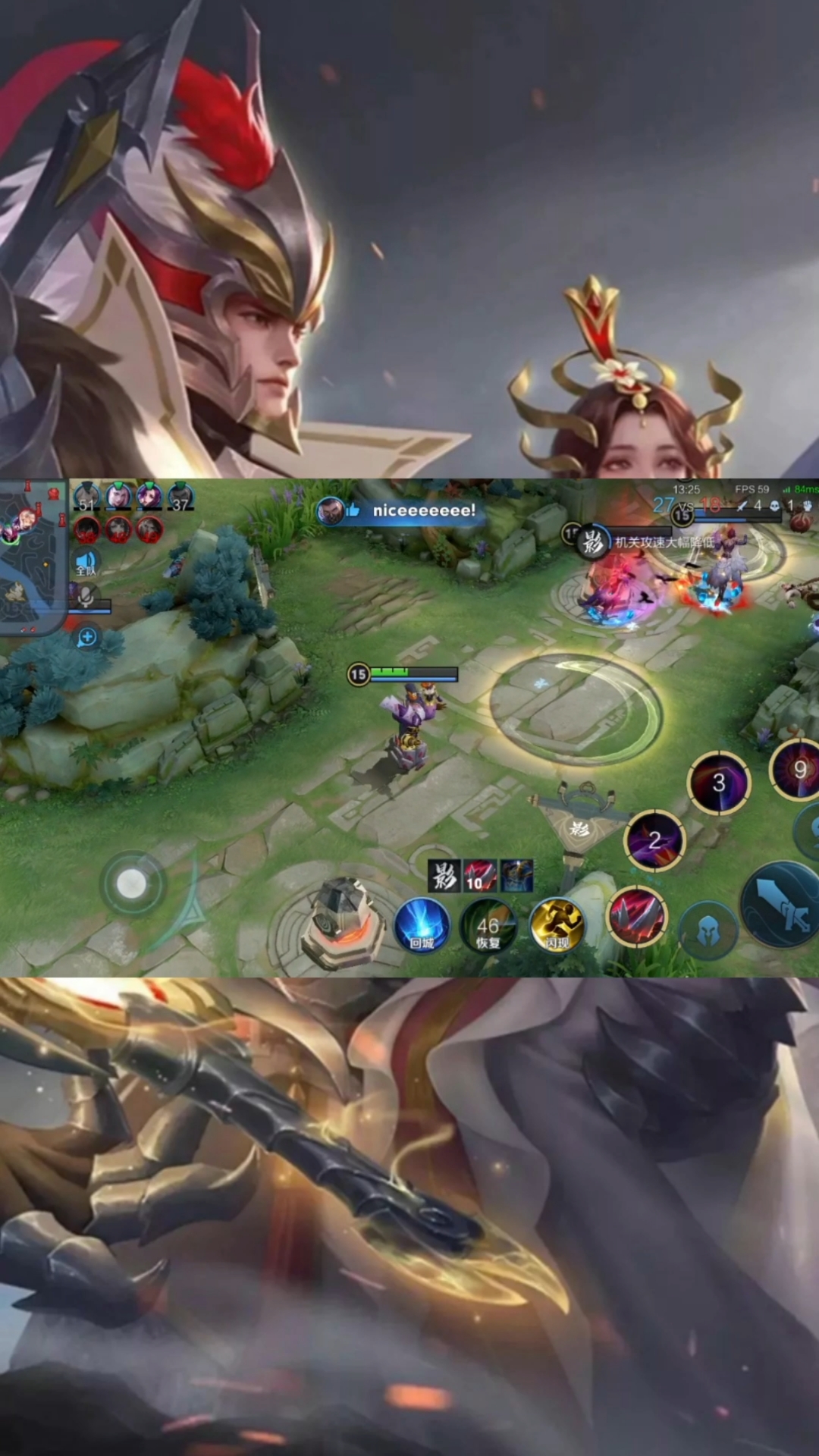819x1456 pixels.
Task: Select teammate portrait showing 51
Action: click(x=87, y=497)
